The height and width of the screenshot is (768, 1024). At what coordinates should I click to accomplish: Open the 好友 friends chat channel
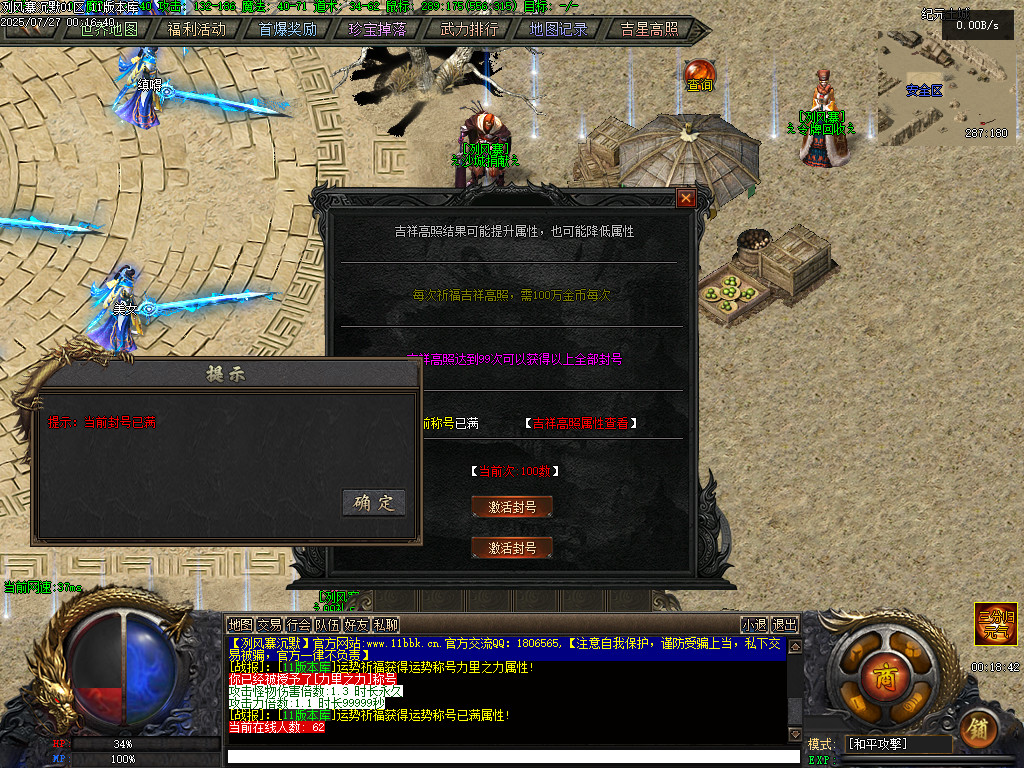(356, 625)
